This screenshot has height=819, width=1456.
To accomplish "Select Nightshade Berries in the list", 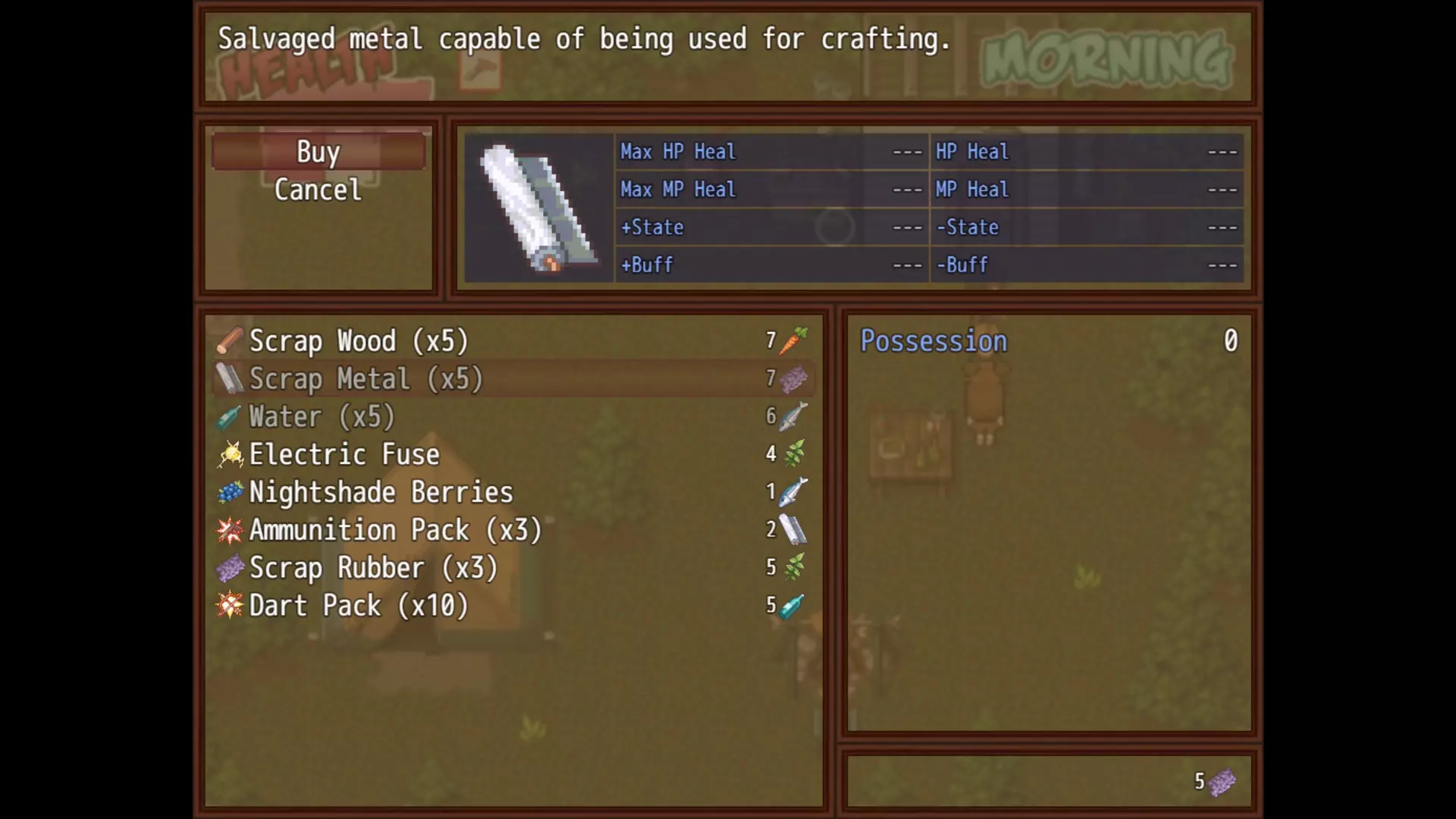I will (381, 493).
